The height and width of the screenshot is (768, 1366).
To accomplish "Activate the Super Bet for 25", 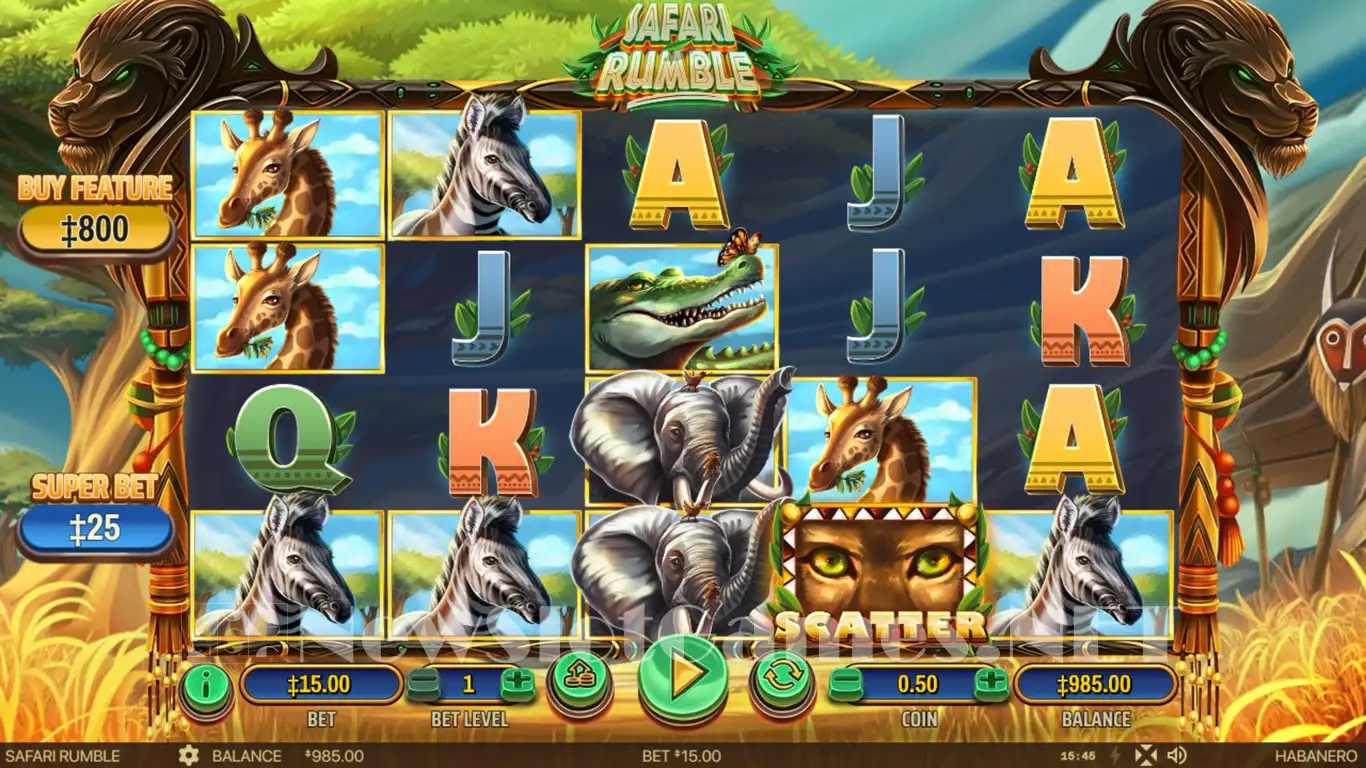I will pos(96,528).
